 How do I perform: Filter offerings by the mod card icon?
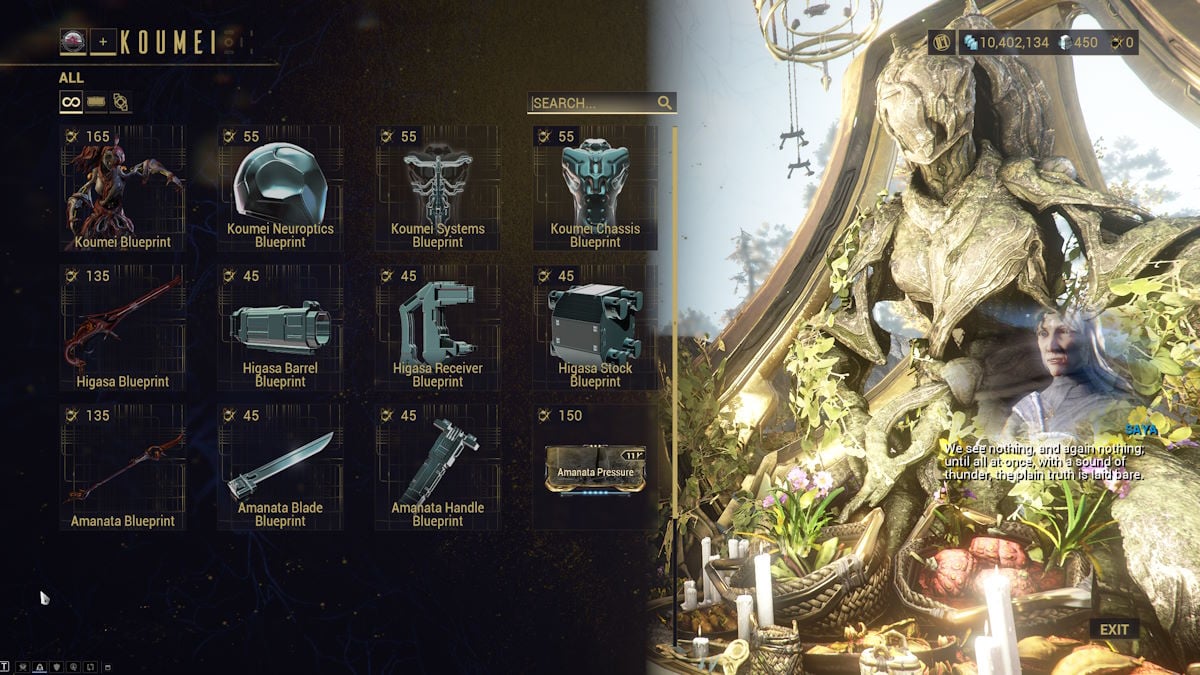96,102
